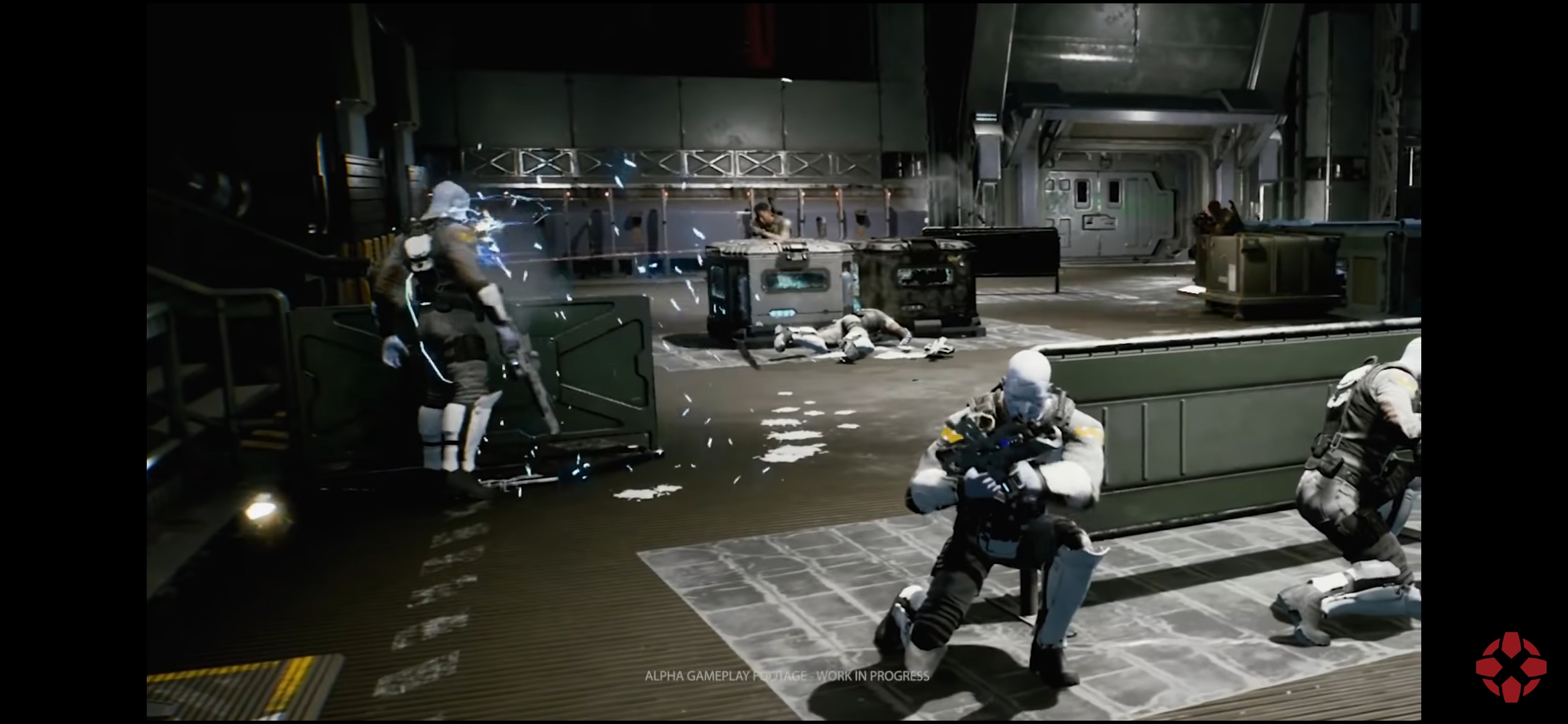
Task: Click the red IGN logo watermark
Action: pos(1510,667)
